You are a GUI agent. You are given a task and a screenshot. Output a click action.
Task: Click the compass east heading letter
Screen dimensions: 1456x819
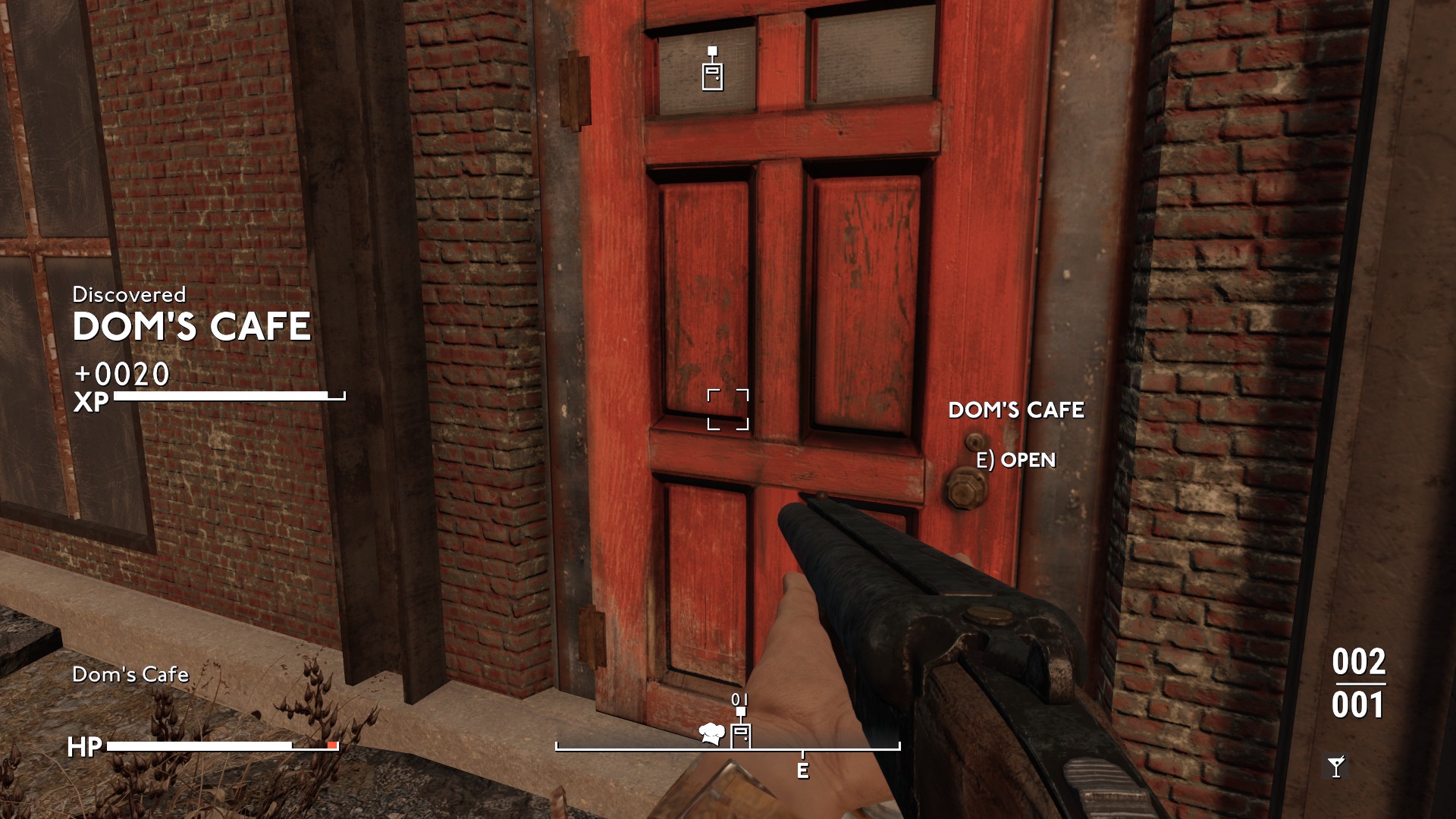[x=802, y=771]
